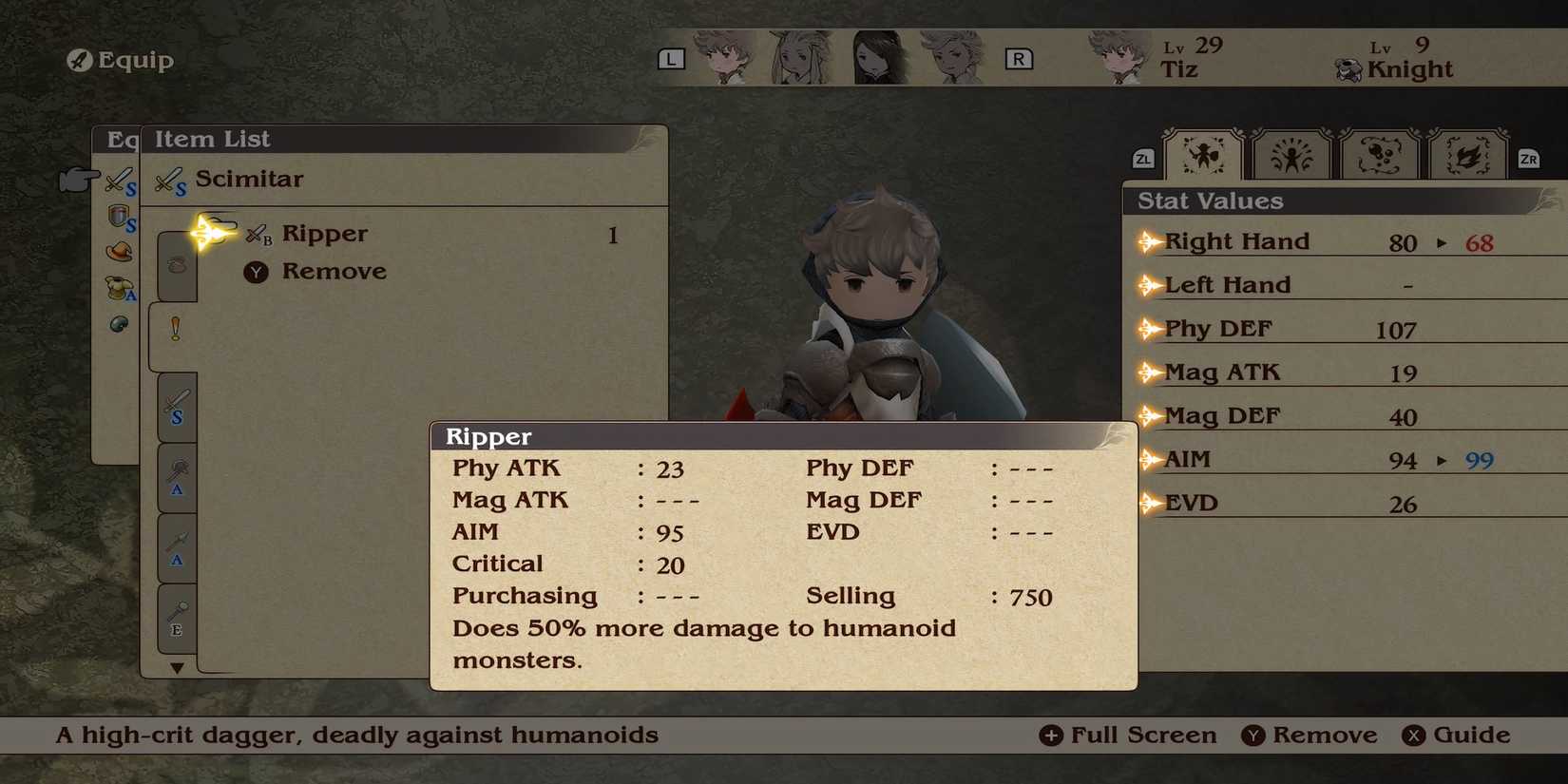Expand the item list using the down arrow

[176, 668]
